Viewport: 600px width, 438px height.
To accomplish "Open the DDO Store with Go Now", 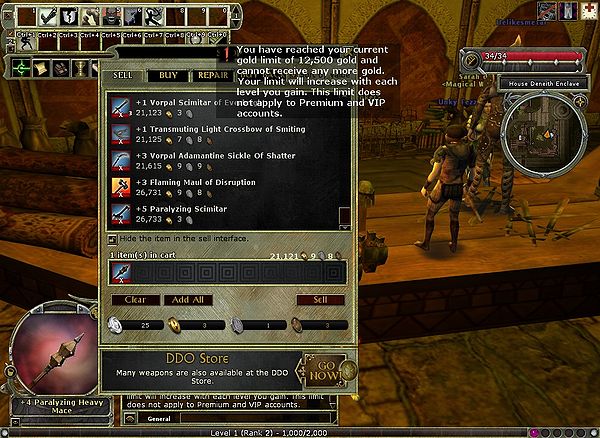I will (x=324, y=367).
